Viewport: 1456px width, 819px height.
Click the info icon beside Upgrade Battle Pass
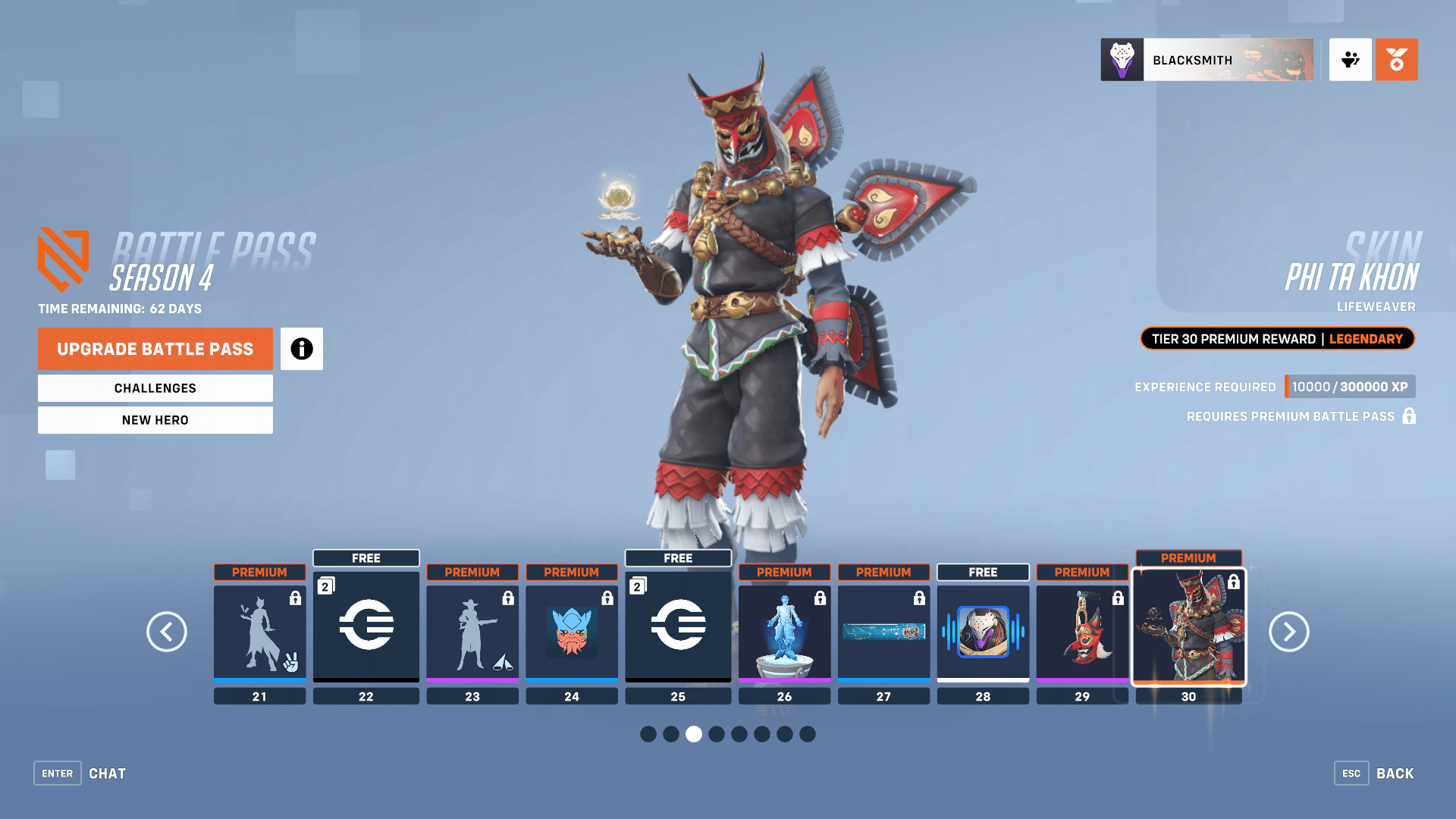click(301, 349)
